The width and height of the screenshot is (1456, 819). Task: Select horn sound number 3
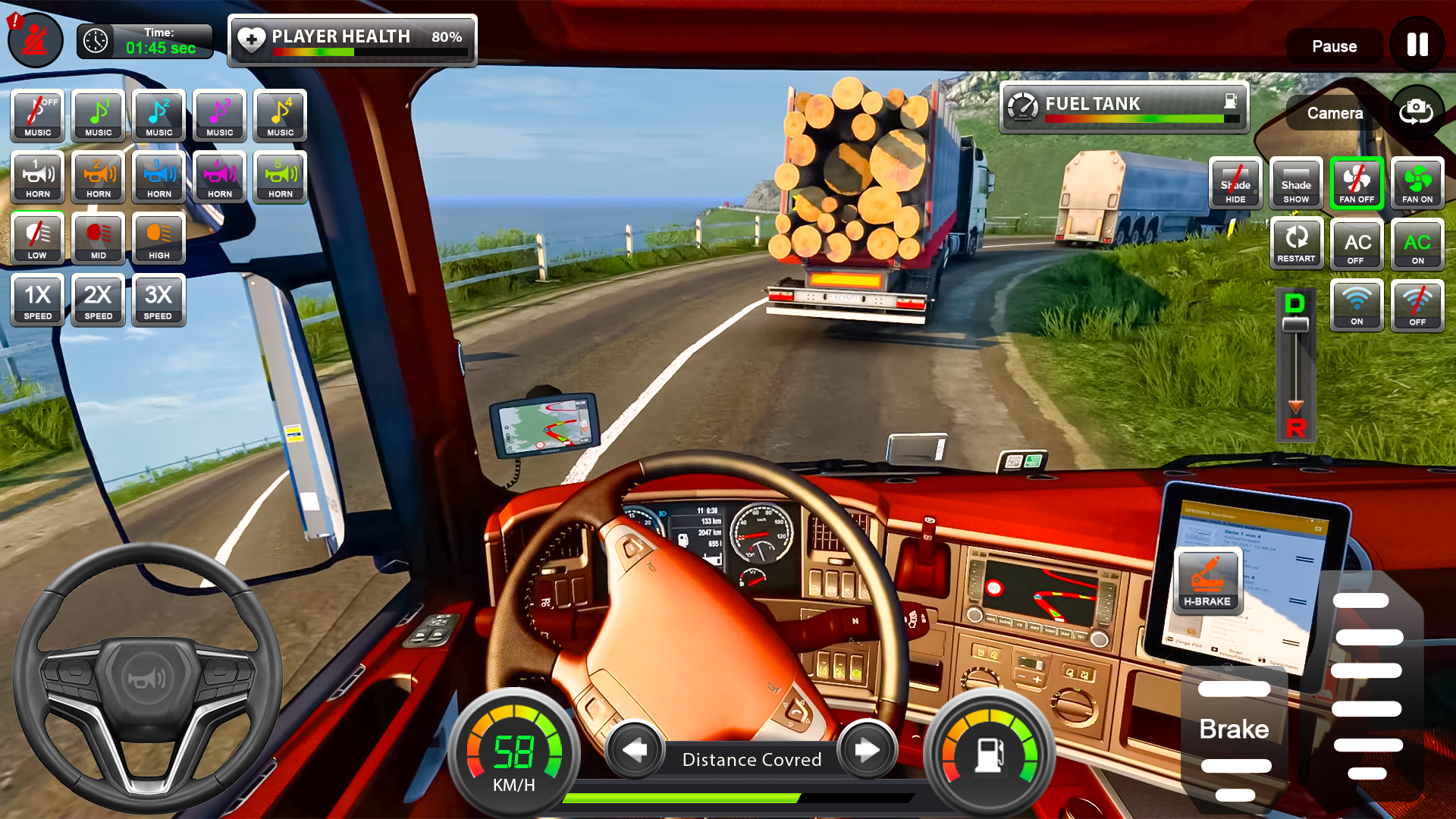point(158,177)
